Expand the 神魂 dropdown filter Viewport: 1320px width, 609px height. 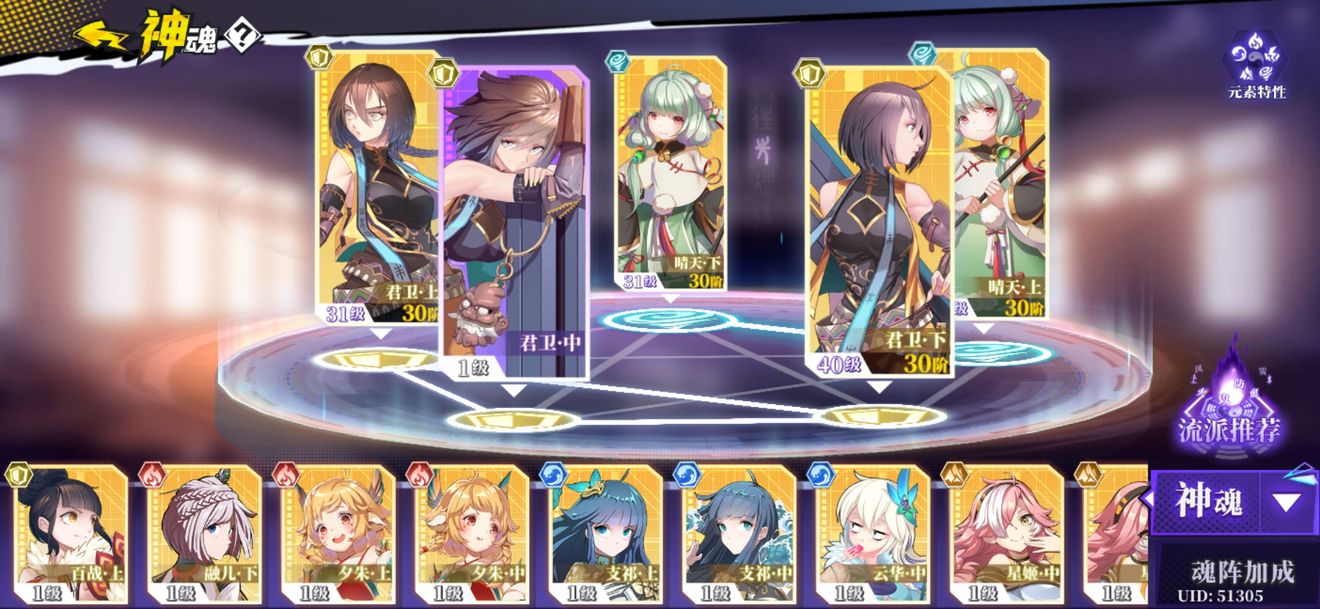point(1286,502)
